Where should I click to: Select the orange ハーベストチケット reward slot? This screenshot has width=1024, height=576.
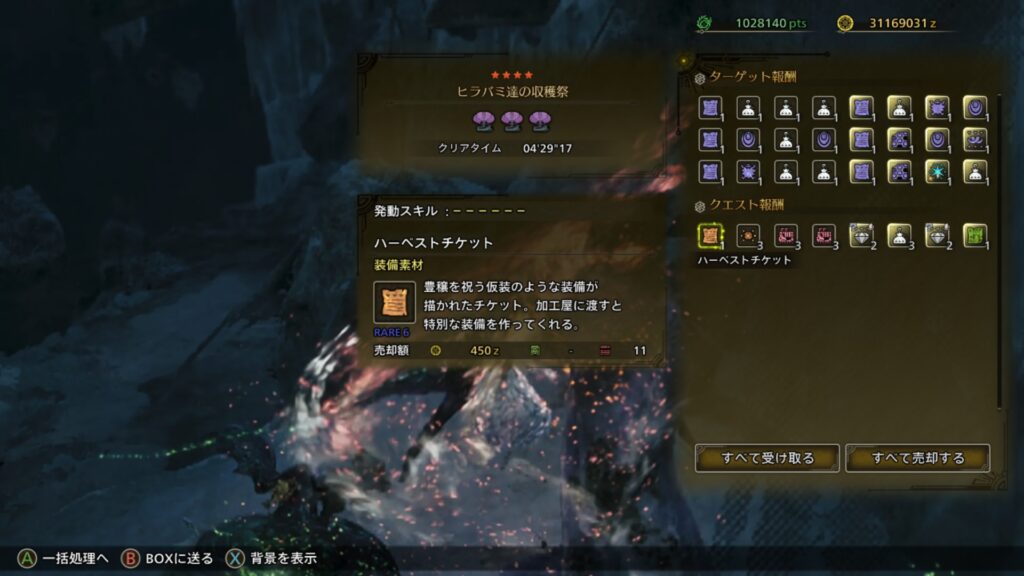(709, 235)
